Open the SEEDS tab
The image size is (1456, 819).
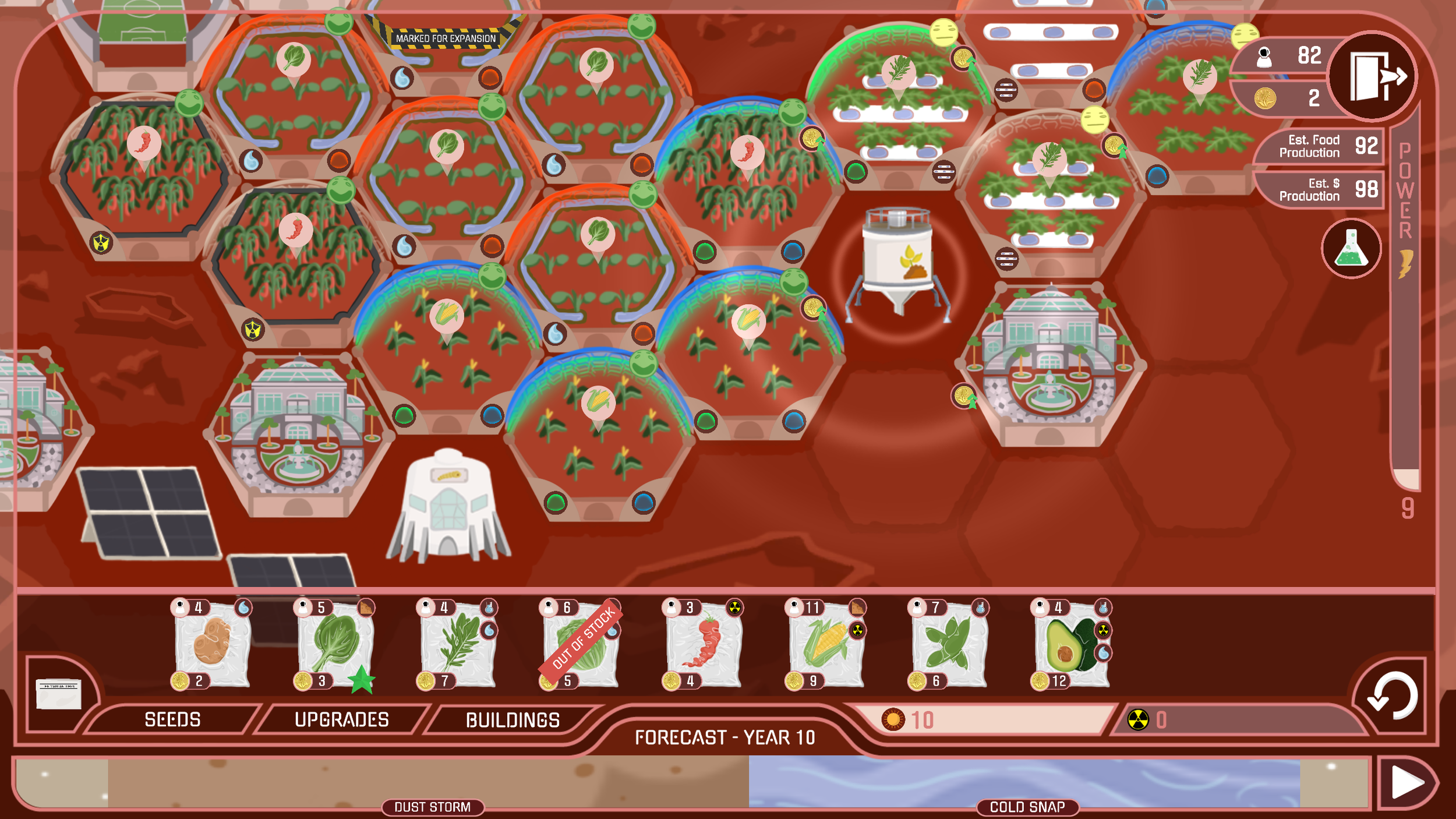pos(173,720)
